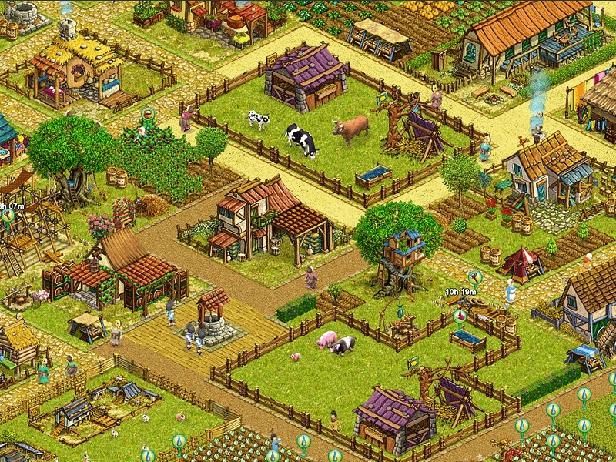Click the bubble over the pig pen's water trough
Viewport: 616px width, 462px height.
460,318
